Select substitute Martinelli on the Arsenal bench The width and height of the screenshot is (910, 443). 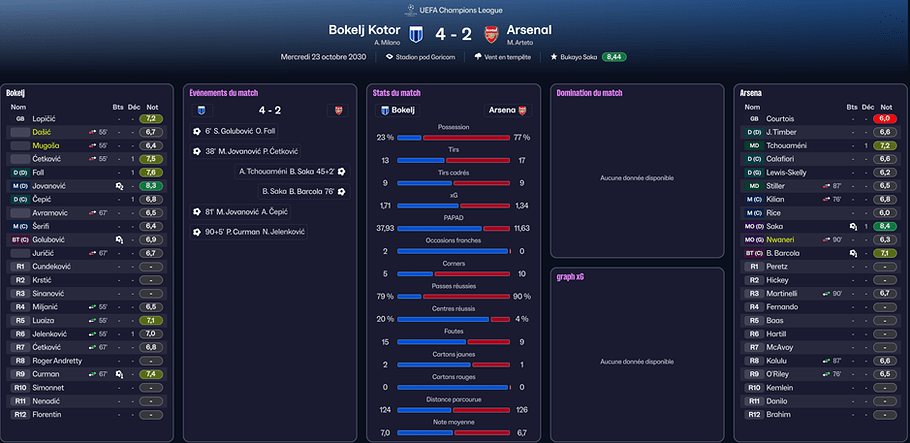(x=783, y=293)
